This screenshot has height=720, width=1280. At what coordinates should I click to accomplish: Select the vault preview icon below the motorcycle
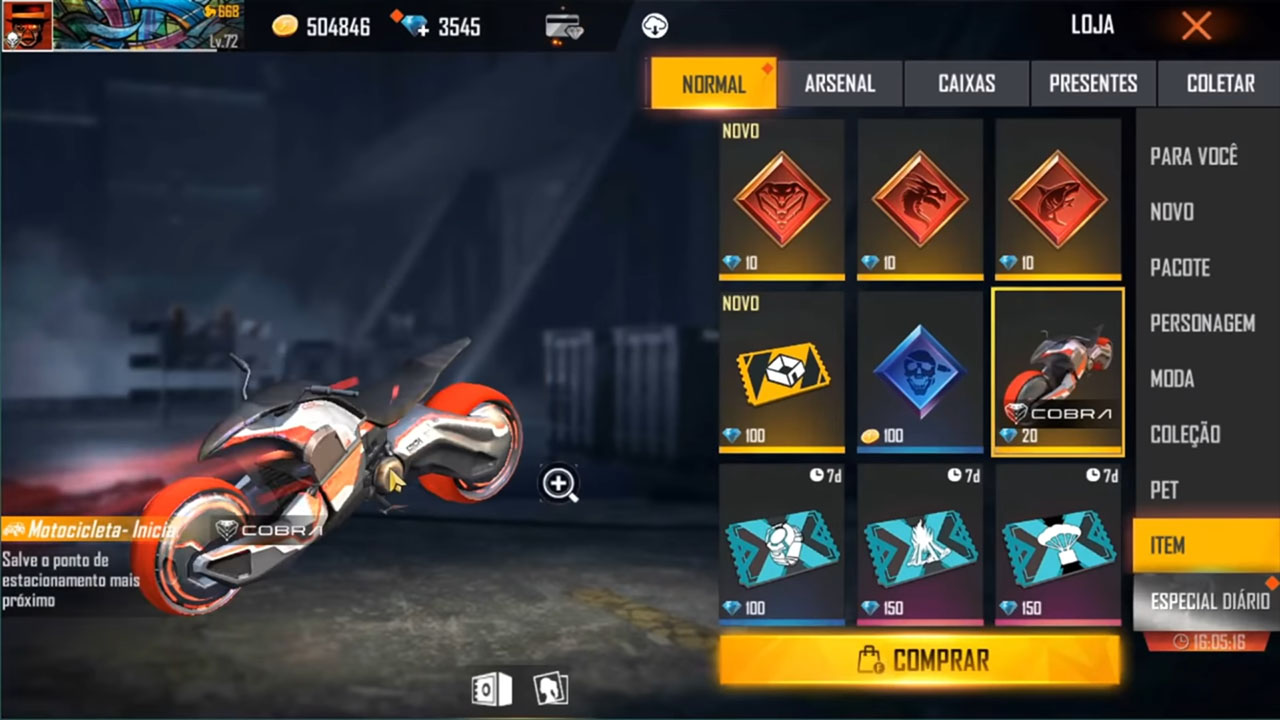[490, 688]
